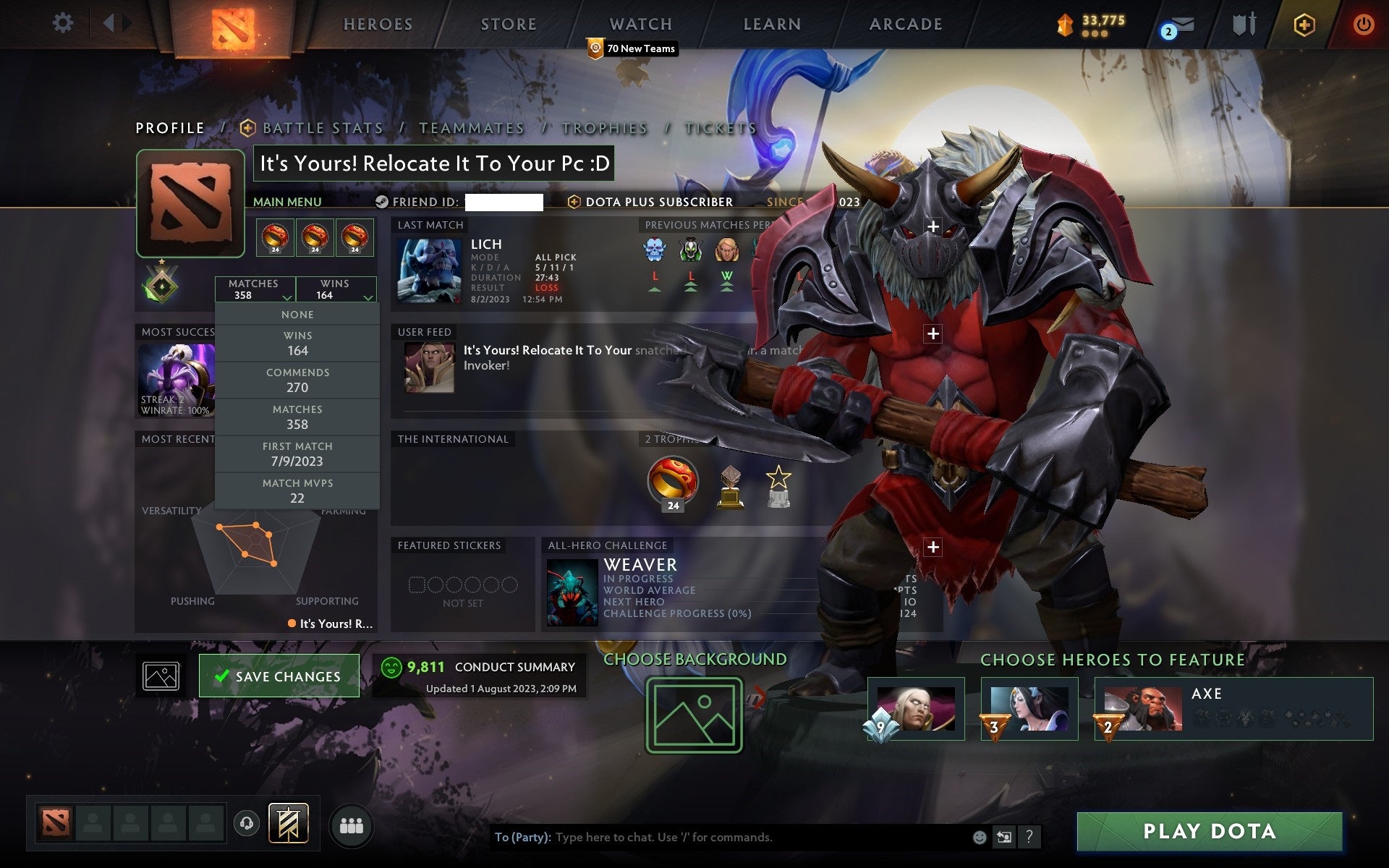This screenshot has height=868, width=1389.
Task: Click the SAVE CHANGES button
Action: pyautogui.click(x=279, y=675)
